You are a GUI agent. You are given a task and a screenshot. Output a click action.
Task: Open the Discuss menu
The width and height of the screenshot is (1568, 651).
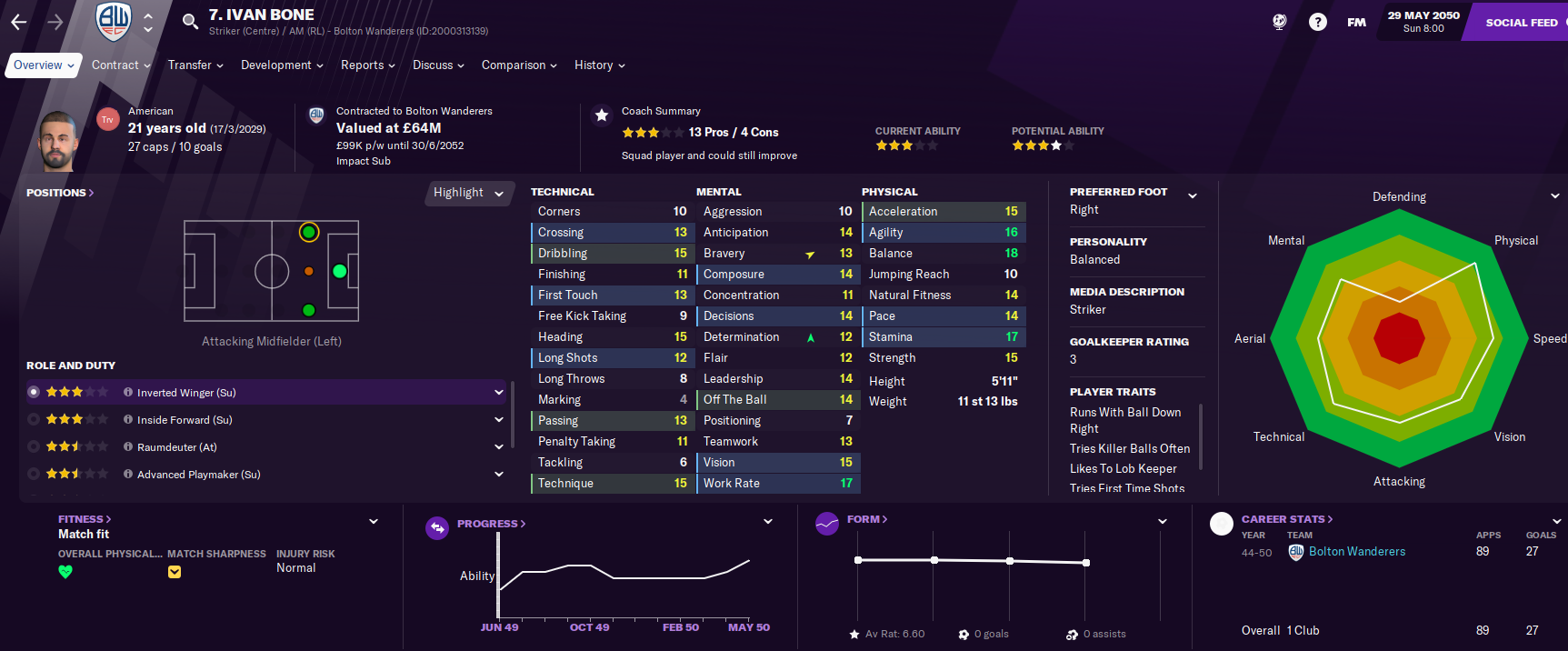coord(438,65)
